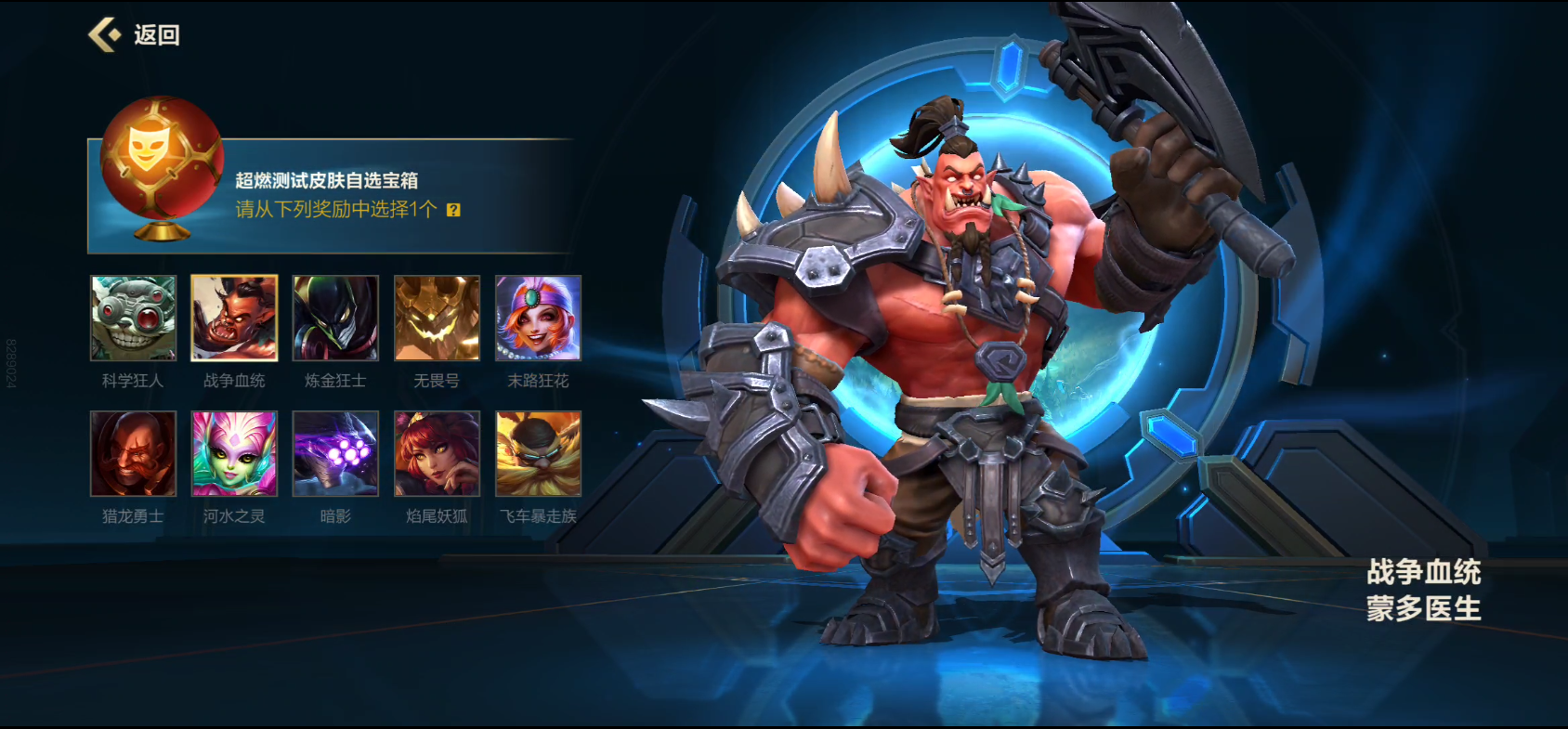
Task: Pick the 河水之灵 skin thumbnail
Action: click(x=234, y=453)
